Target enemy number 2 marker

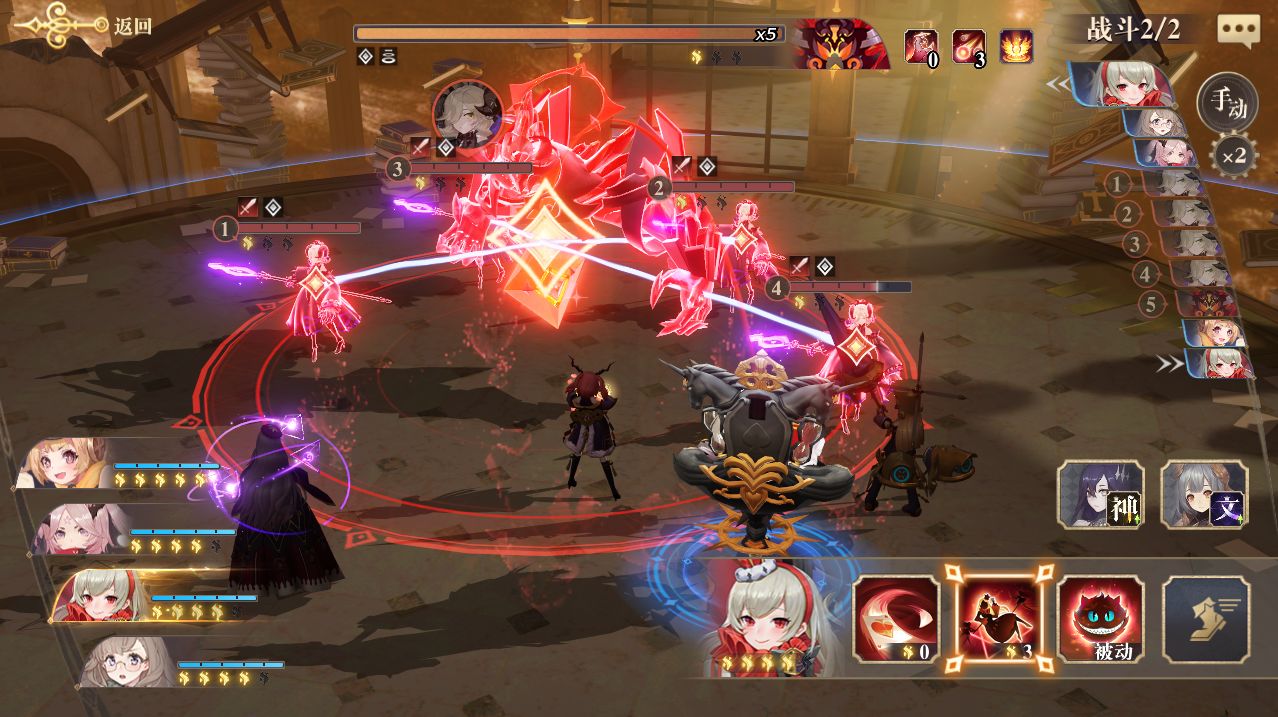pos(658,187)
